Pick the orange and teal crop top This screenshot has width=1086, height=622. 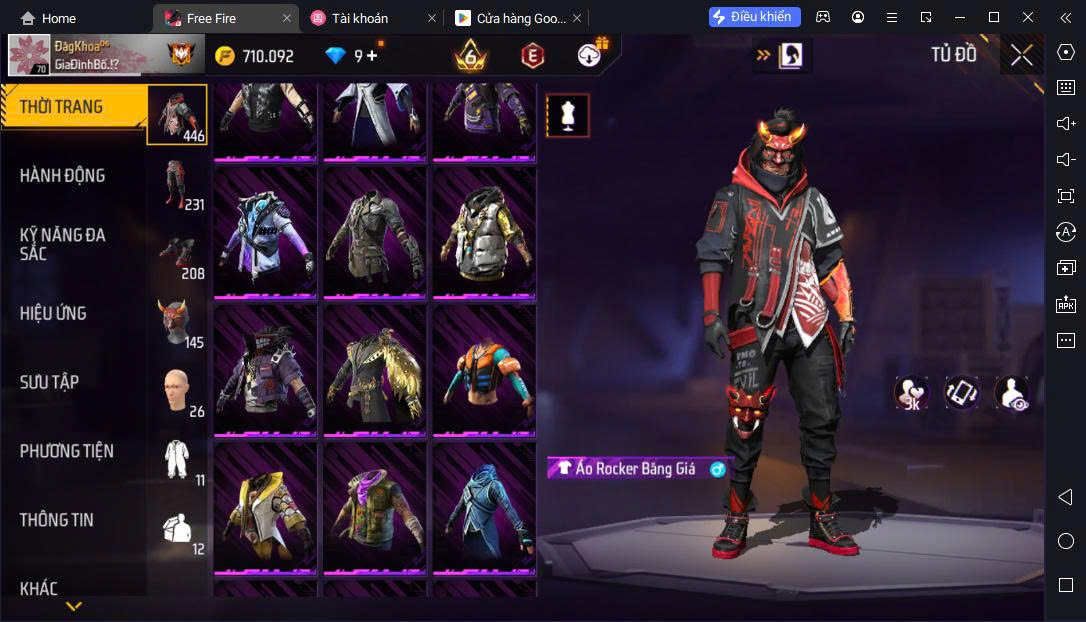coord(484,371)
